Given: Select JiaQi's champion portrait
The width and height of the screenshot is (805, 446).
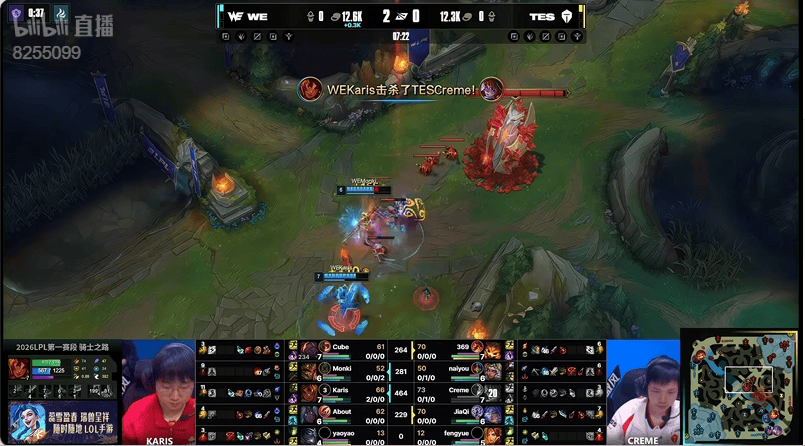Looking at the screenshot, I should click(x=492, y=413).
